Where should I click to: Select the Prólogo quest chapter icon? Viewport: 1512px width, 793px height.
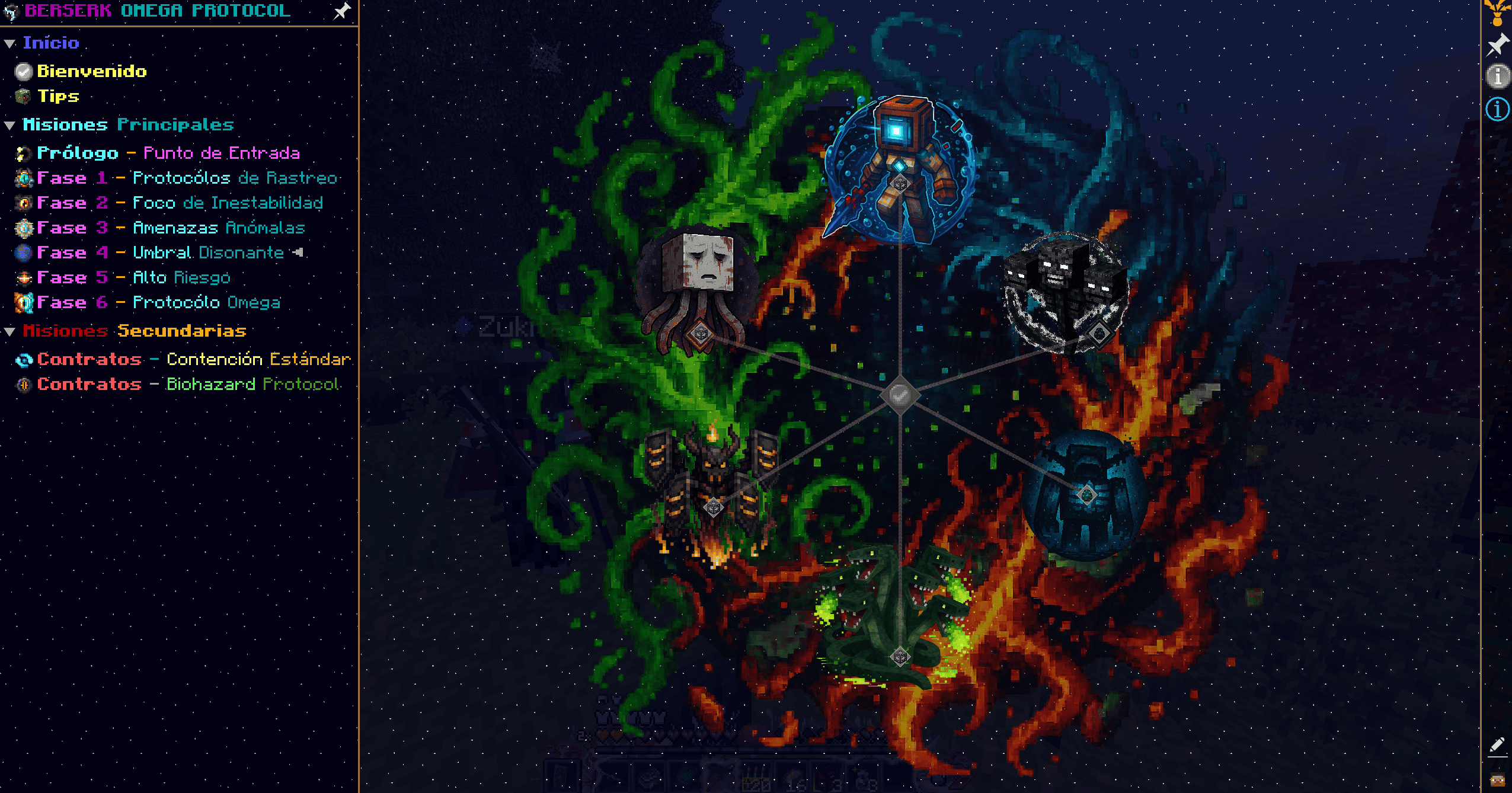click(x=23, y=153)
